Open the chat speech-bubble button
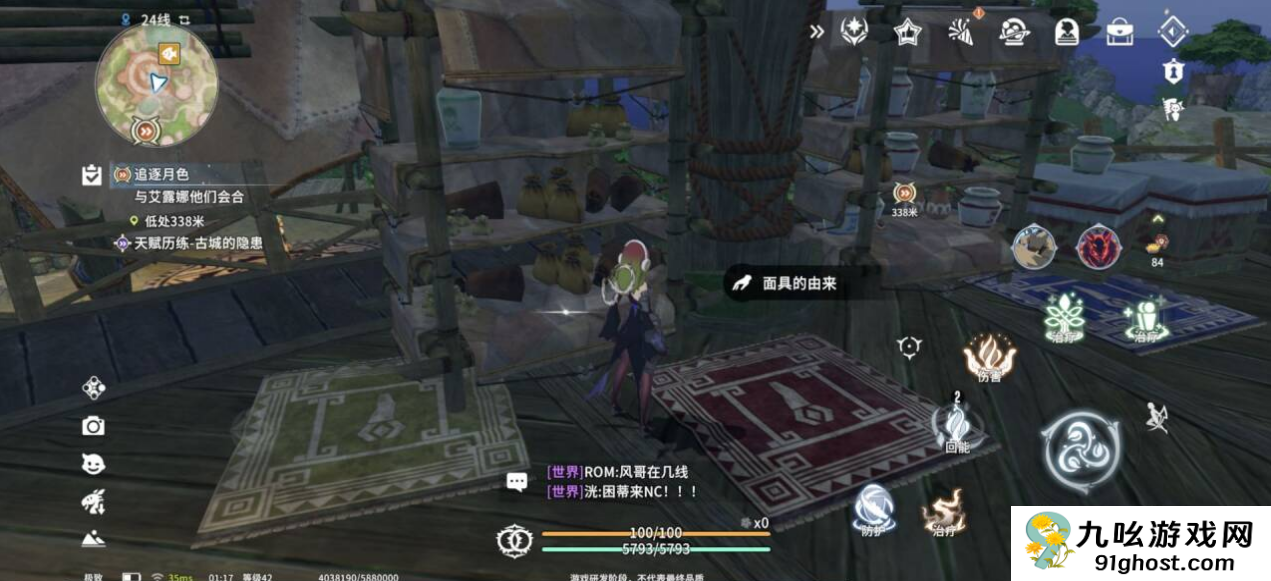This screenshot has height=581, width=1271. pyautogui.click(x=517, y=482)
